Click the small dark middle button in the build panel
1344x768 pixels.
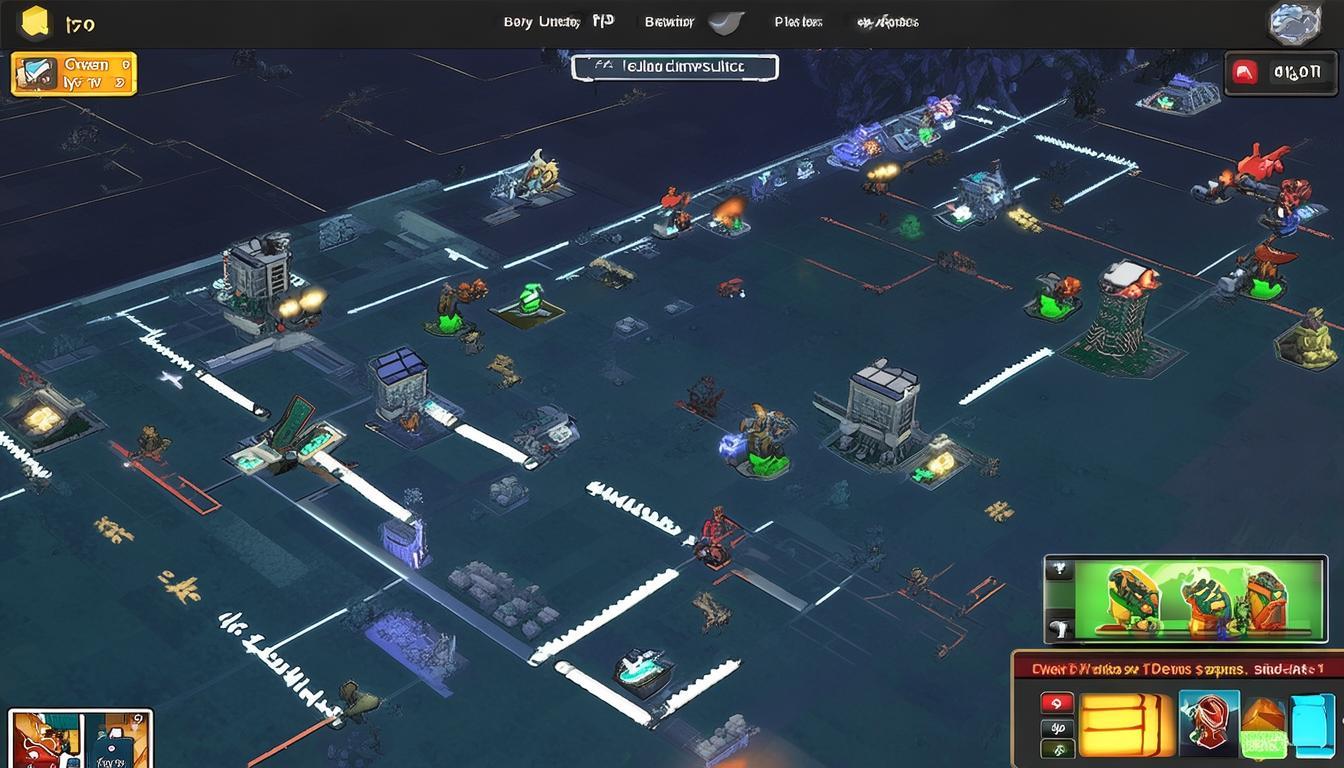click(1057, 727)
